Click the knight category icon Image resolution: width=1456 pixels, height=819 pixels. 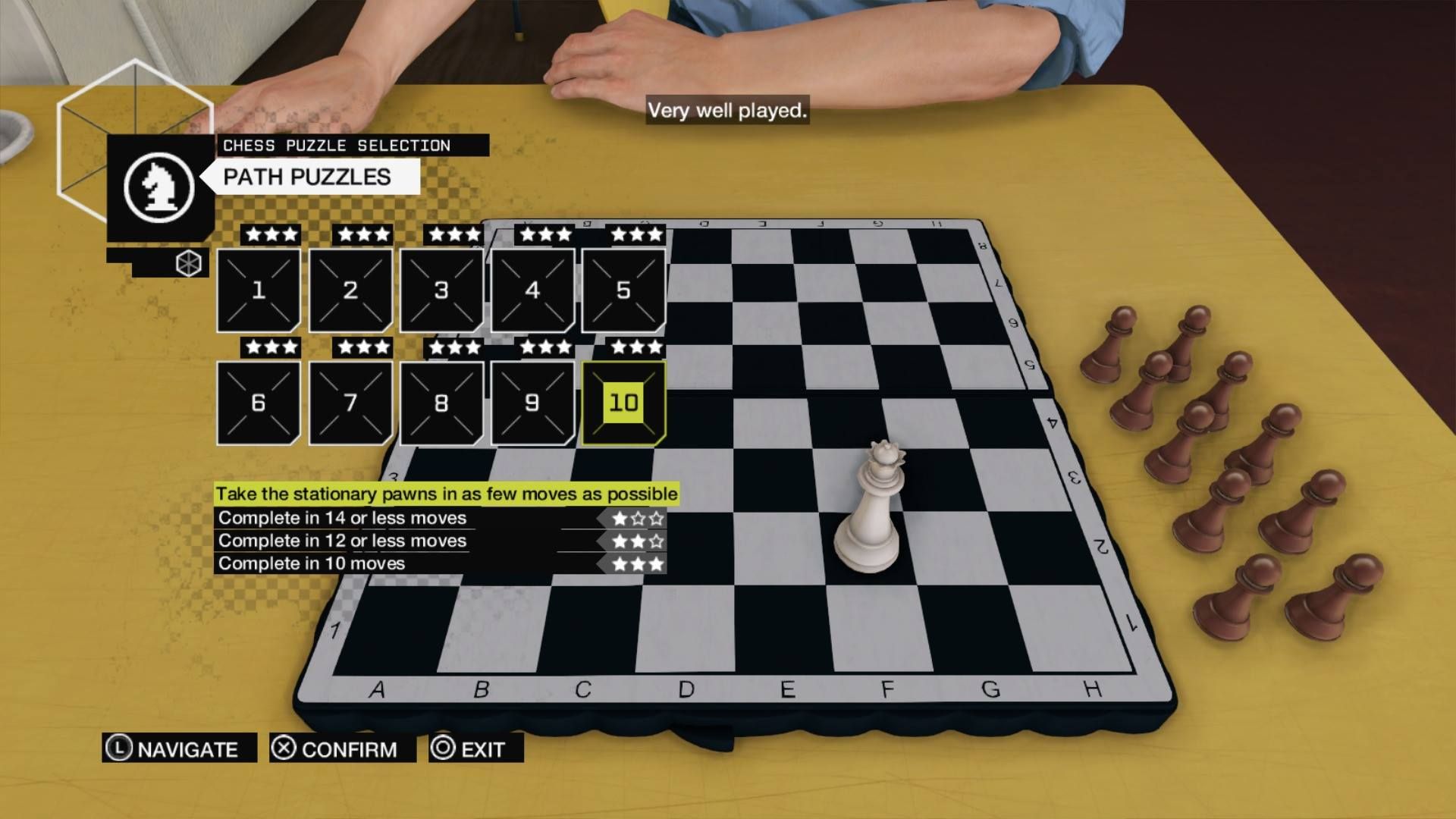pos(159,187)
